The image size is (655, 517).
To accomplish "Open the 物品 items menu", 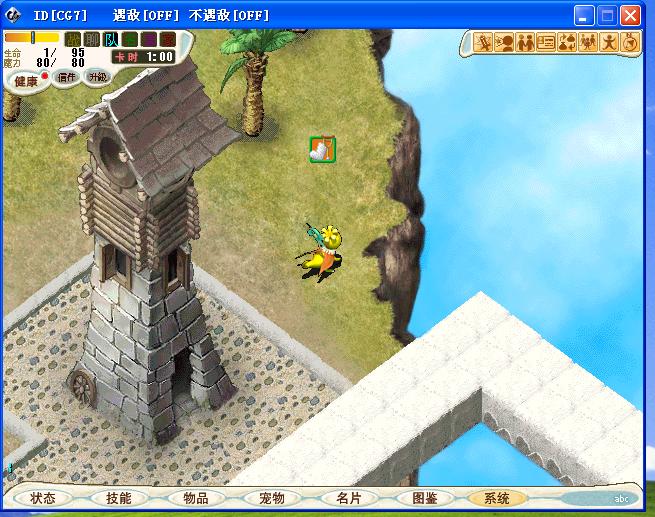I will pyautogui.click(x=195, y=497).
